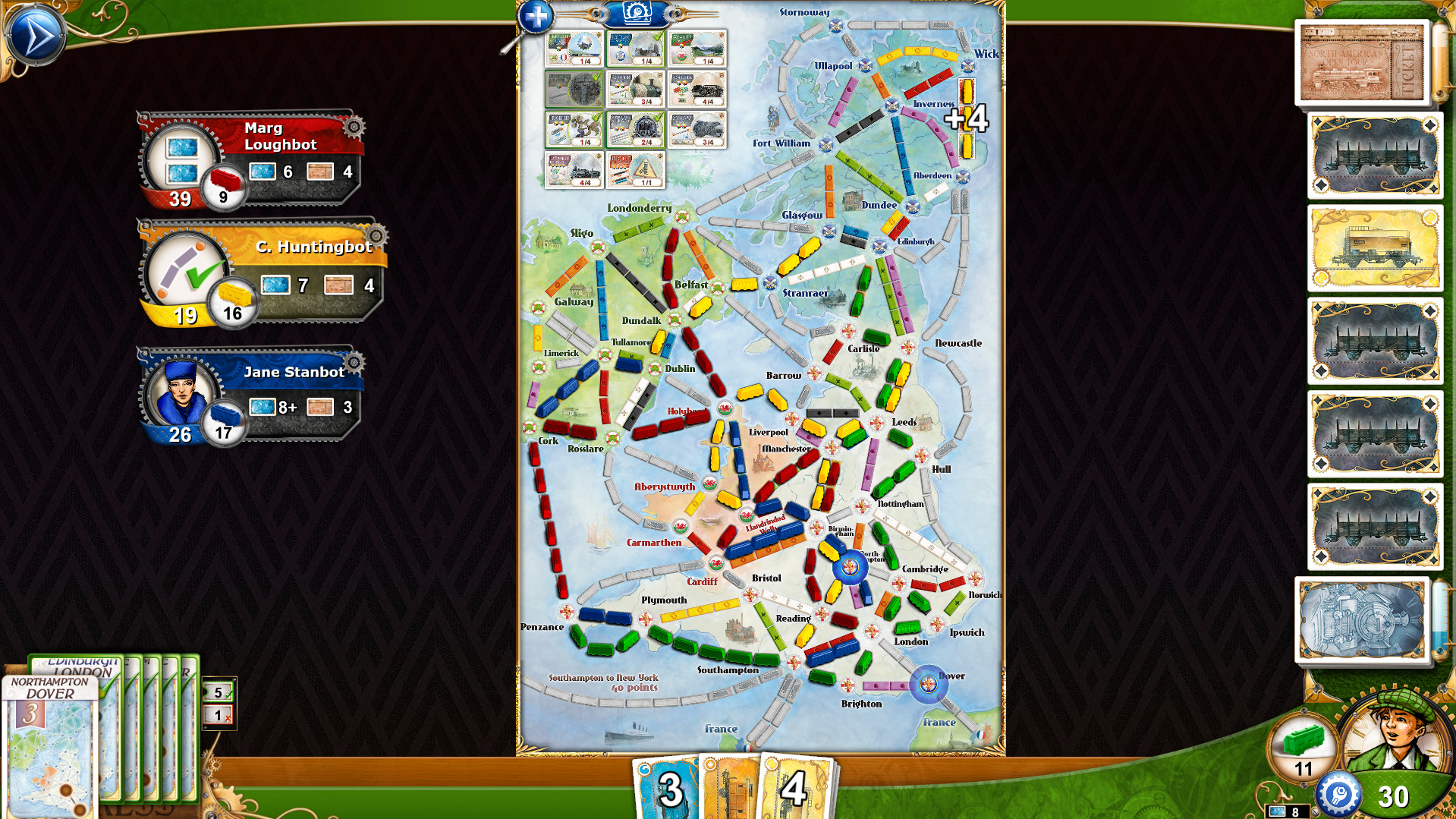Click the completed tickets indicator showing 5
1456x819 pixels.
click(217, 693)
